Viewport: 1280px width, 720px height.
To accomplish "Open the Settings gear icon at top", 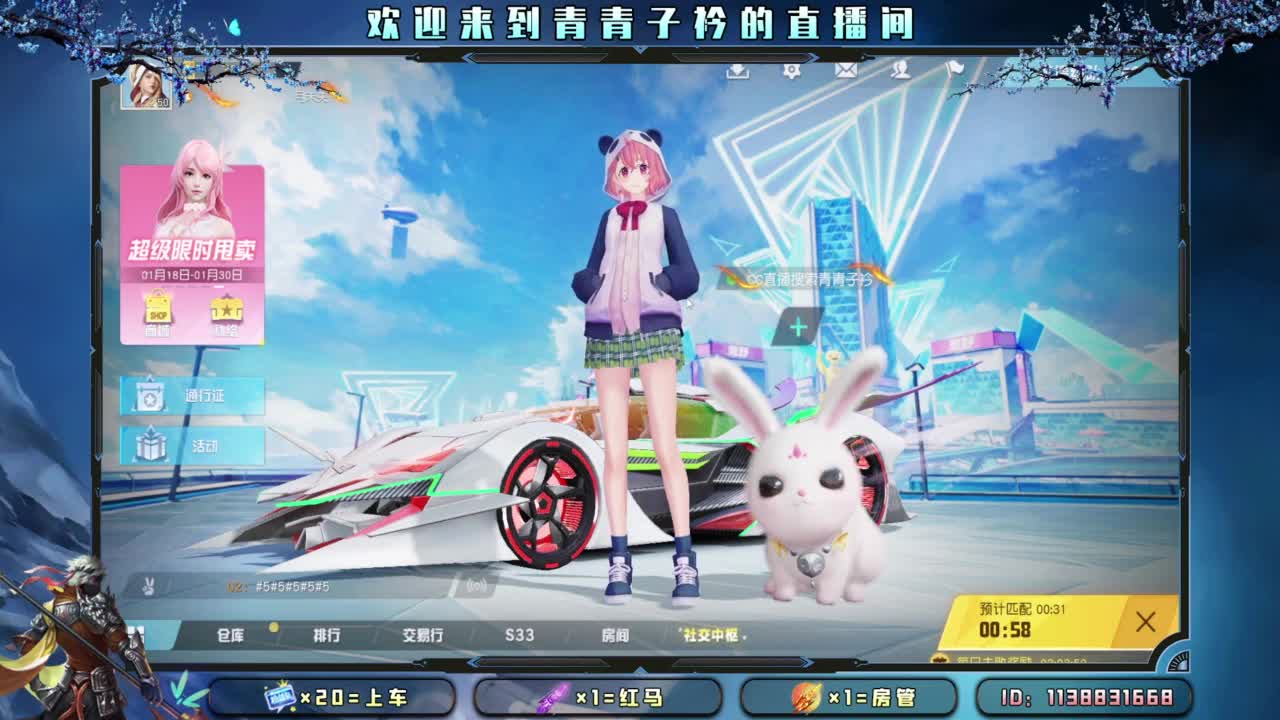I will click(x=792, y=72).
